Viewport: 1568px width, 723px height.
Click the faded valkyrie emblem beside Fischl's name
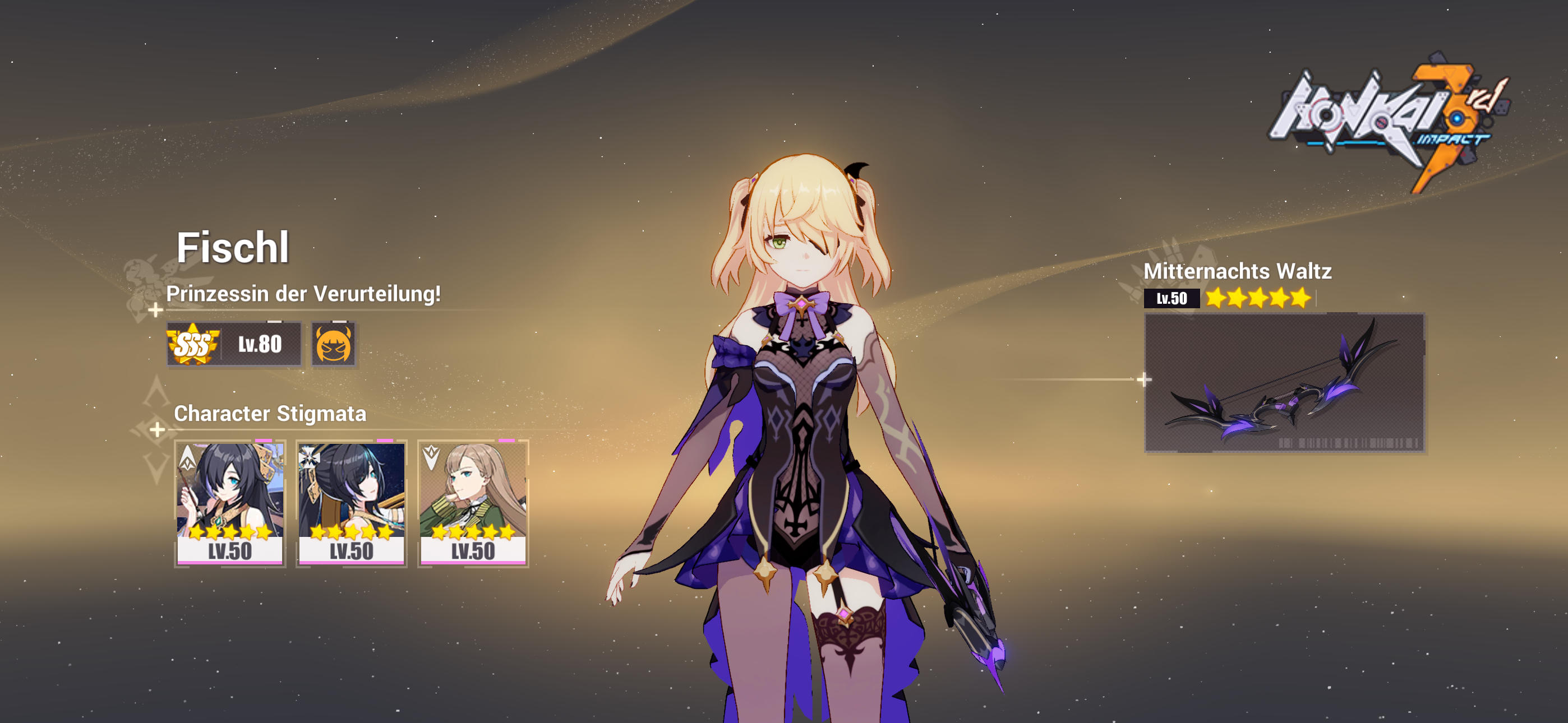(x=143, y=286)
